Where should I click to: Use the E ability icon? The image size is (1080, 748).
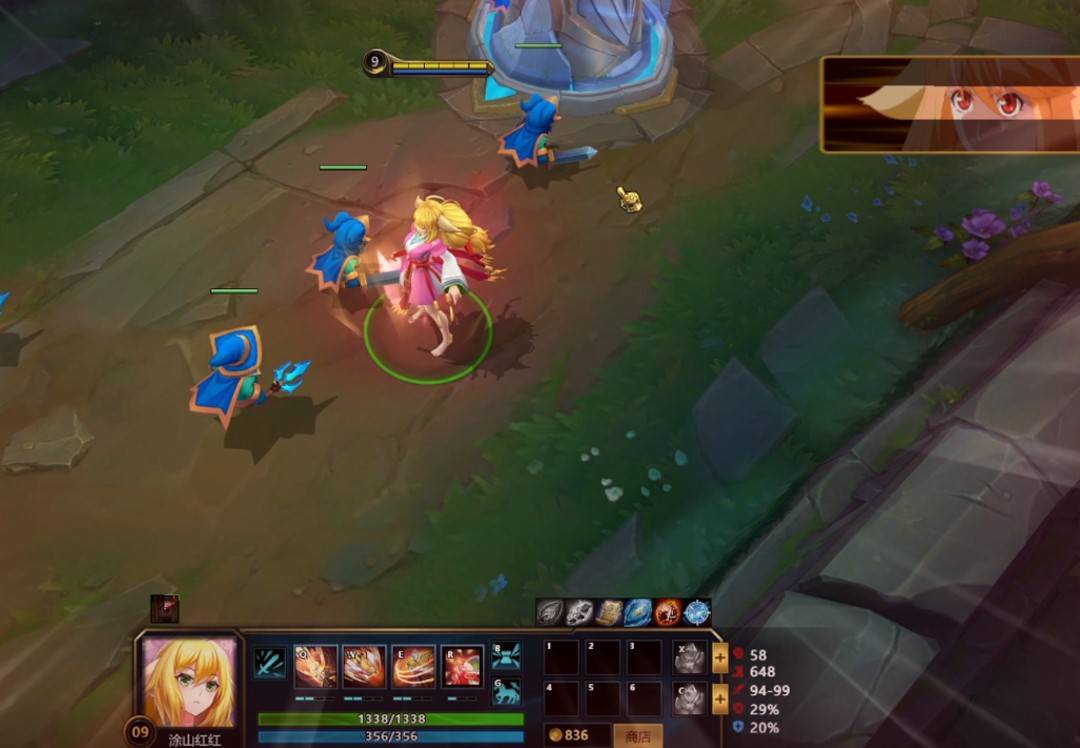coord(413,666)
